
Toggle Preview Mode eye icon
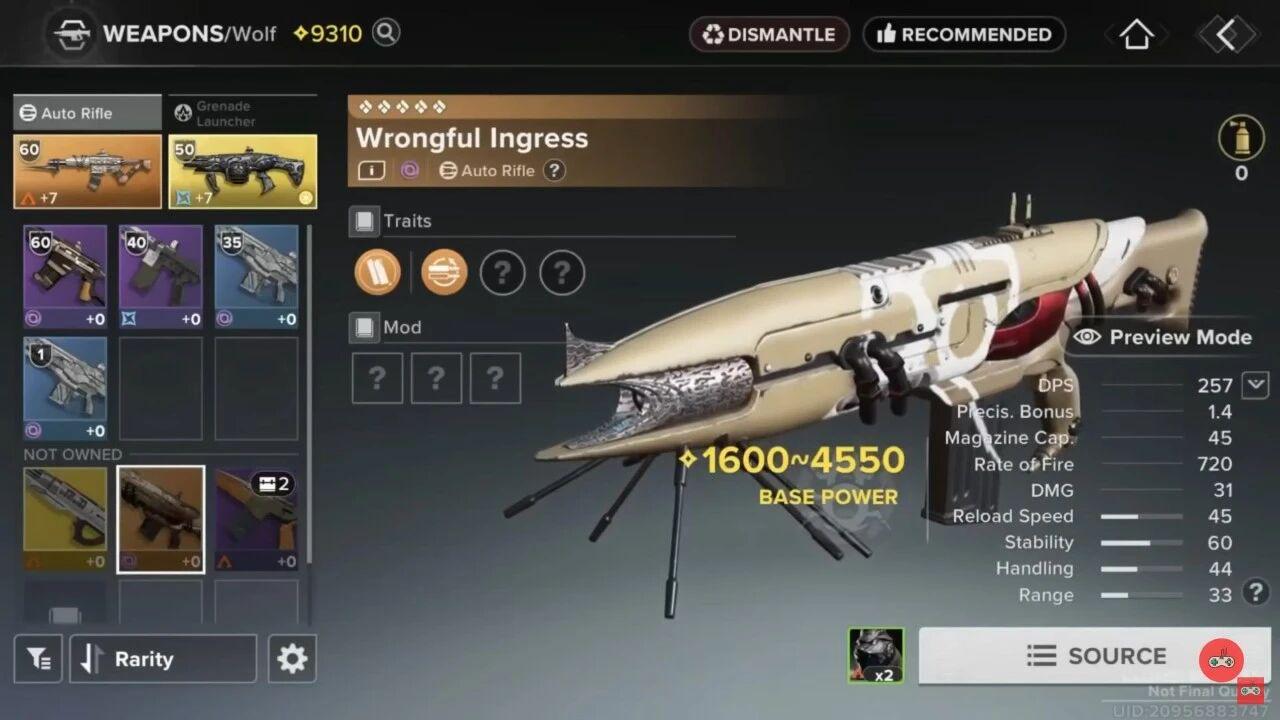point(1087,337)
